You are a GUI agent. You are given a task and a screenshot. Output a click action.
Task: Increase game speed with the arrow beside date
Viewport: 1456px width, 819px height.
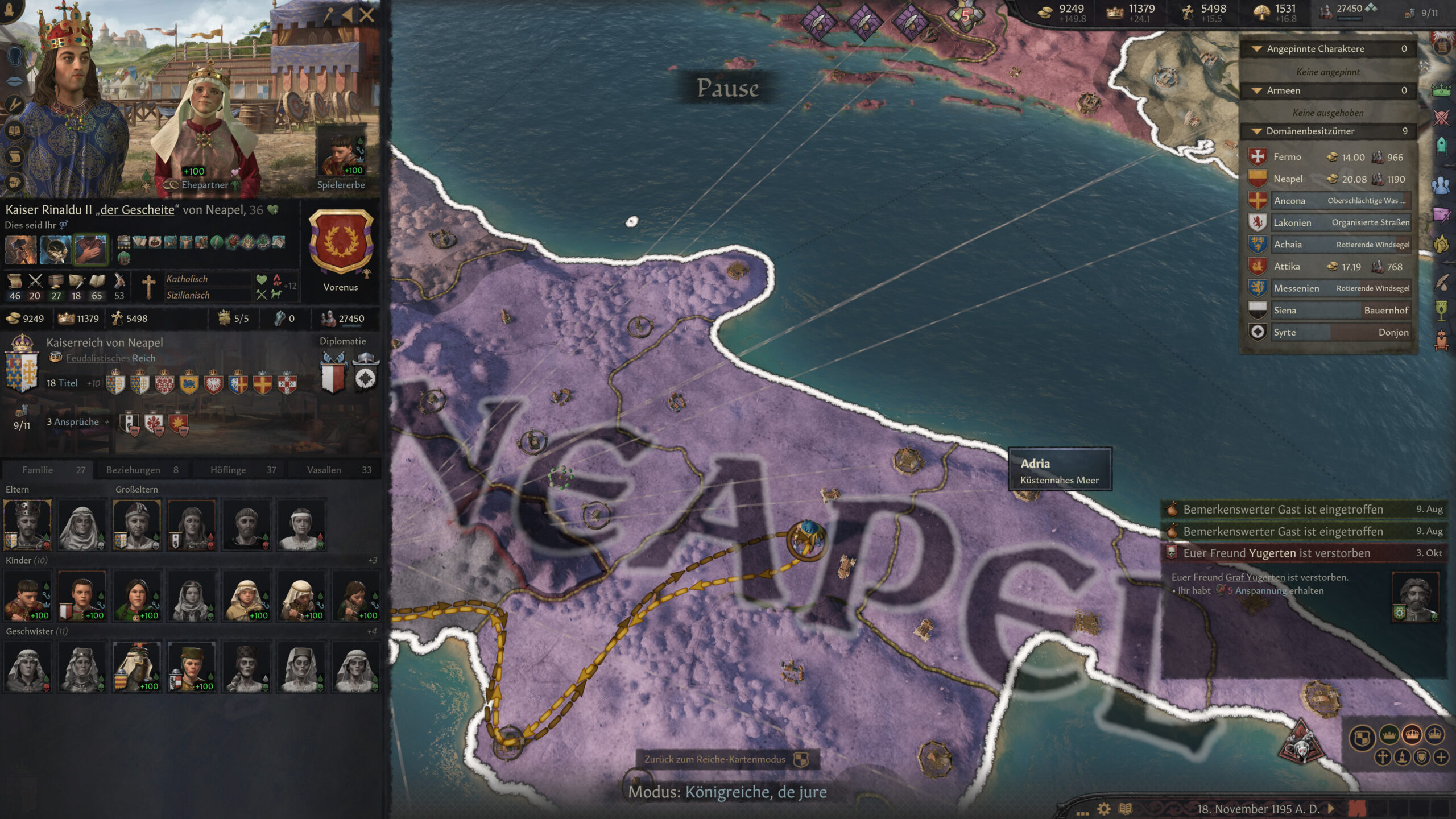[1331, 809]
